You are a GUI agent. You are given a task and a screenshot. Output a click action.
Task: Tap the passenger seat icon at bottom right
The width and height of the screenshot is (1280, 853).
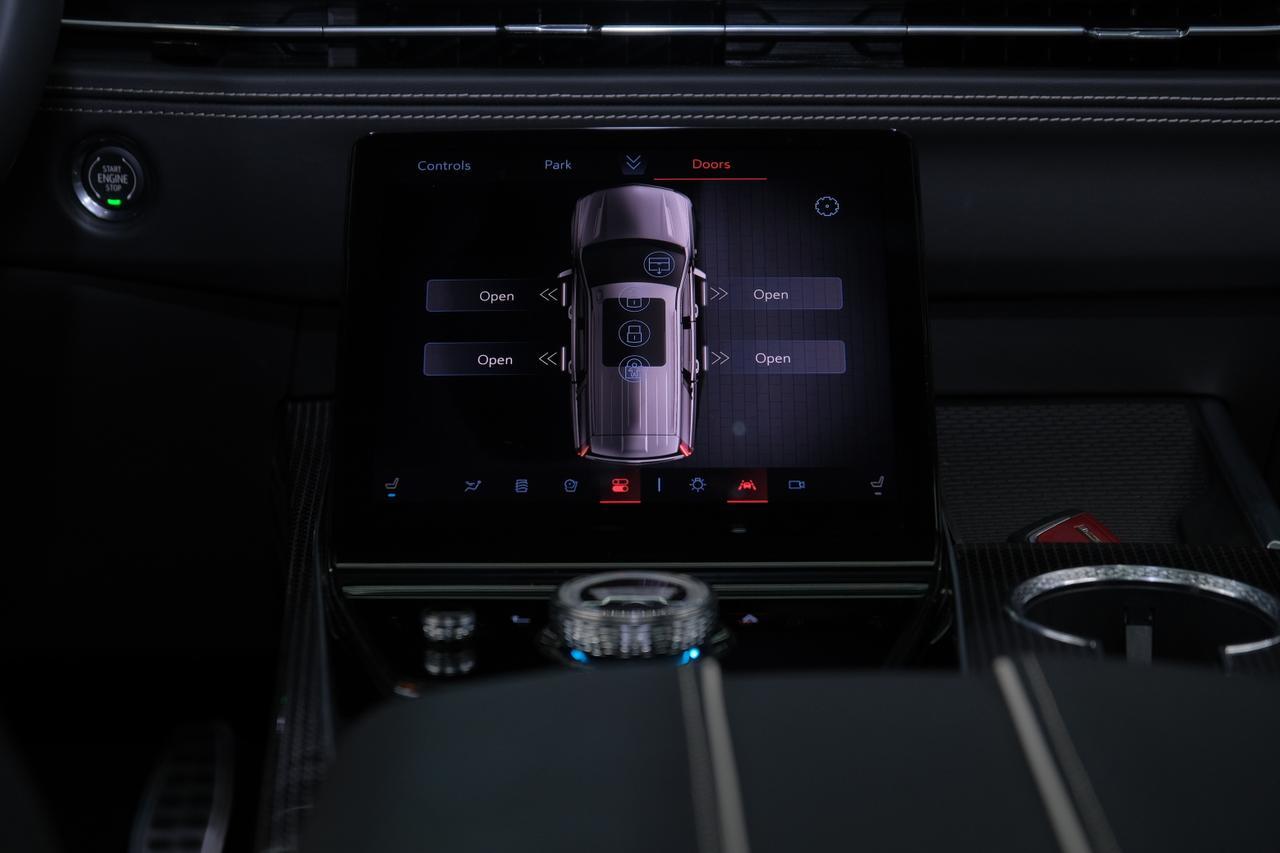[877, 482]
